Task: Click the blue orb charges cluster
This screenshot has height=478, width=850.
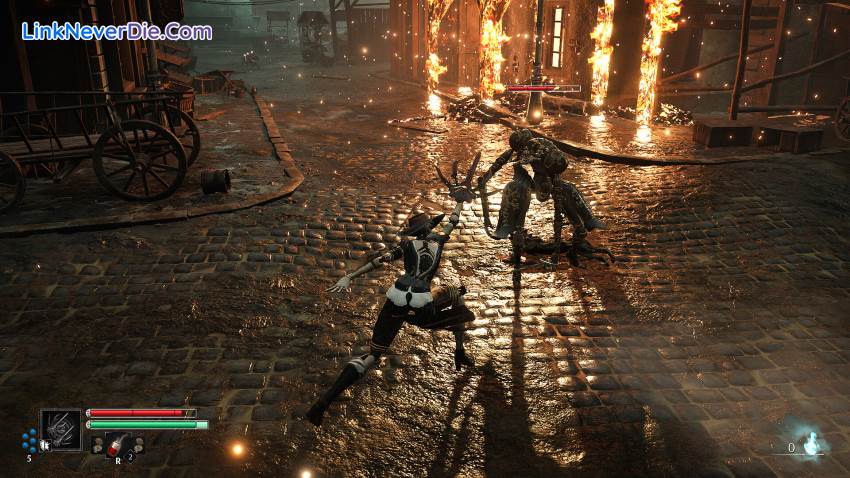Action: tap(30, 440)
